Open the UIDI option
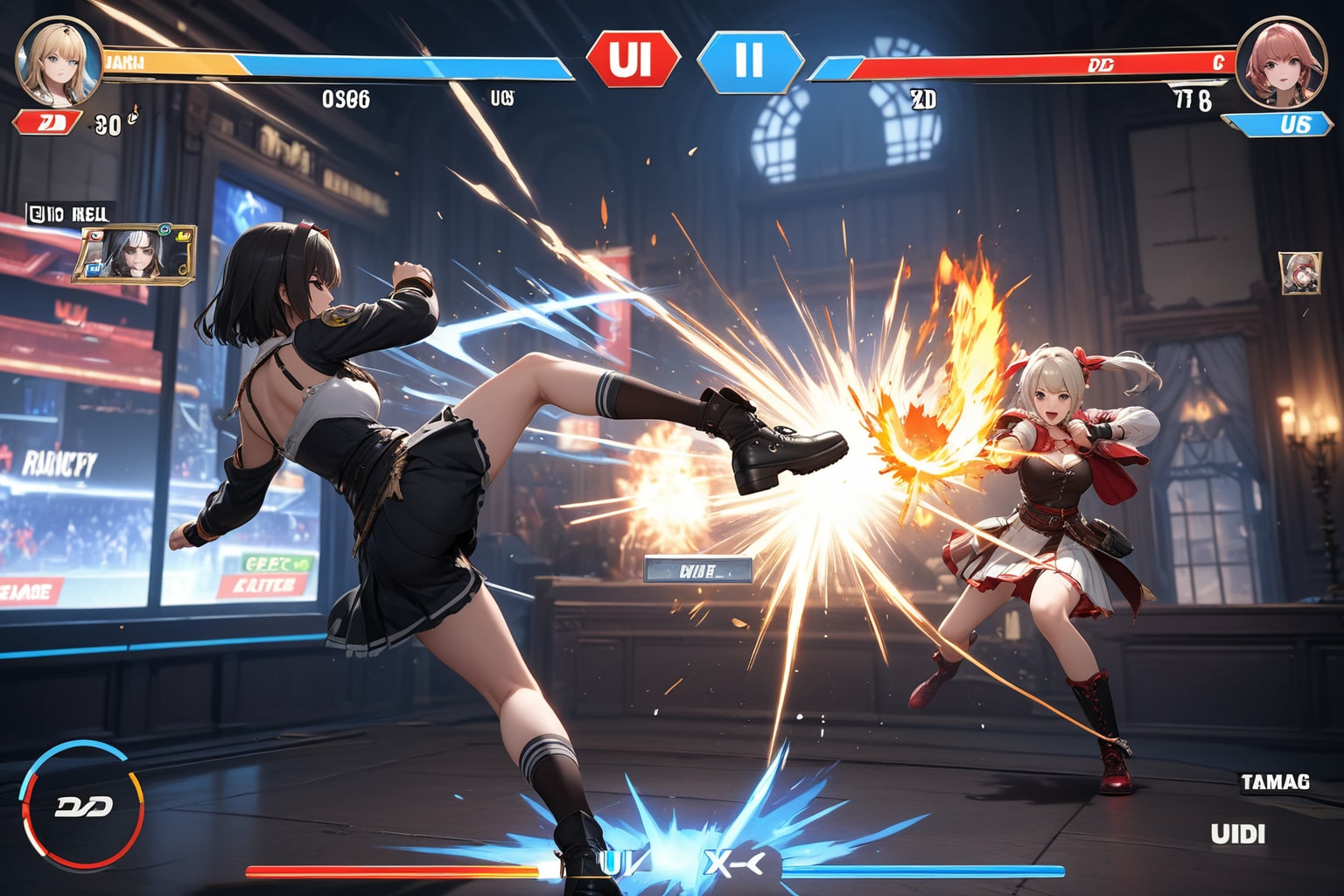Screen dimensions: 1344x896 coord(1237,834)
